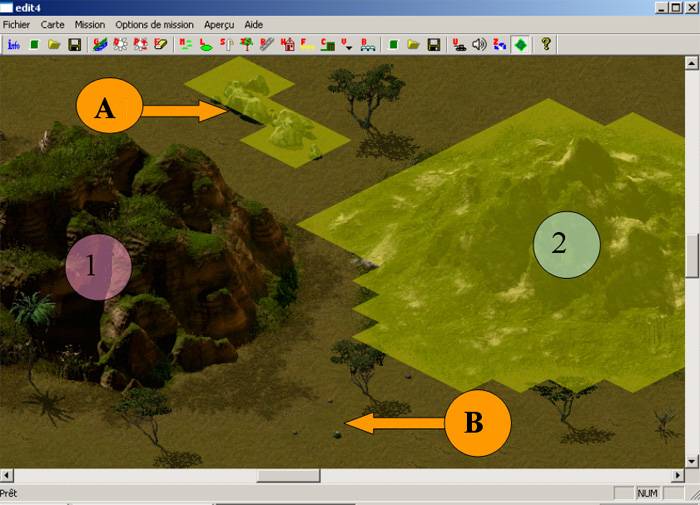
Task: Toggle the green diamond toolbar button
Action: (520, 44)
